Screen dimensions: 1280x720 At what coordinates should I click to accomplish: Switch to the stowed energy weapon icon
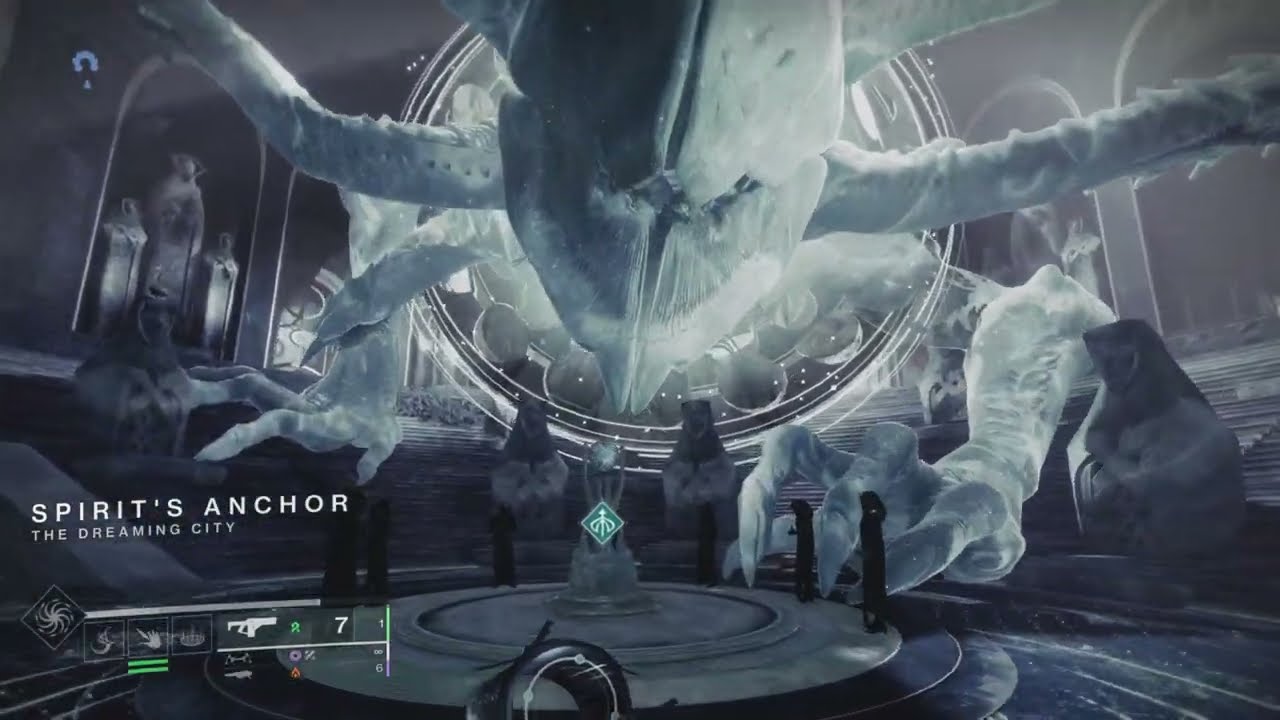(236, 657)
